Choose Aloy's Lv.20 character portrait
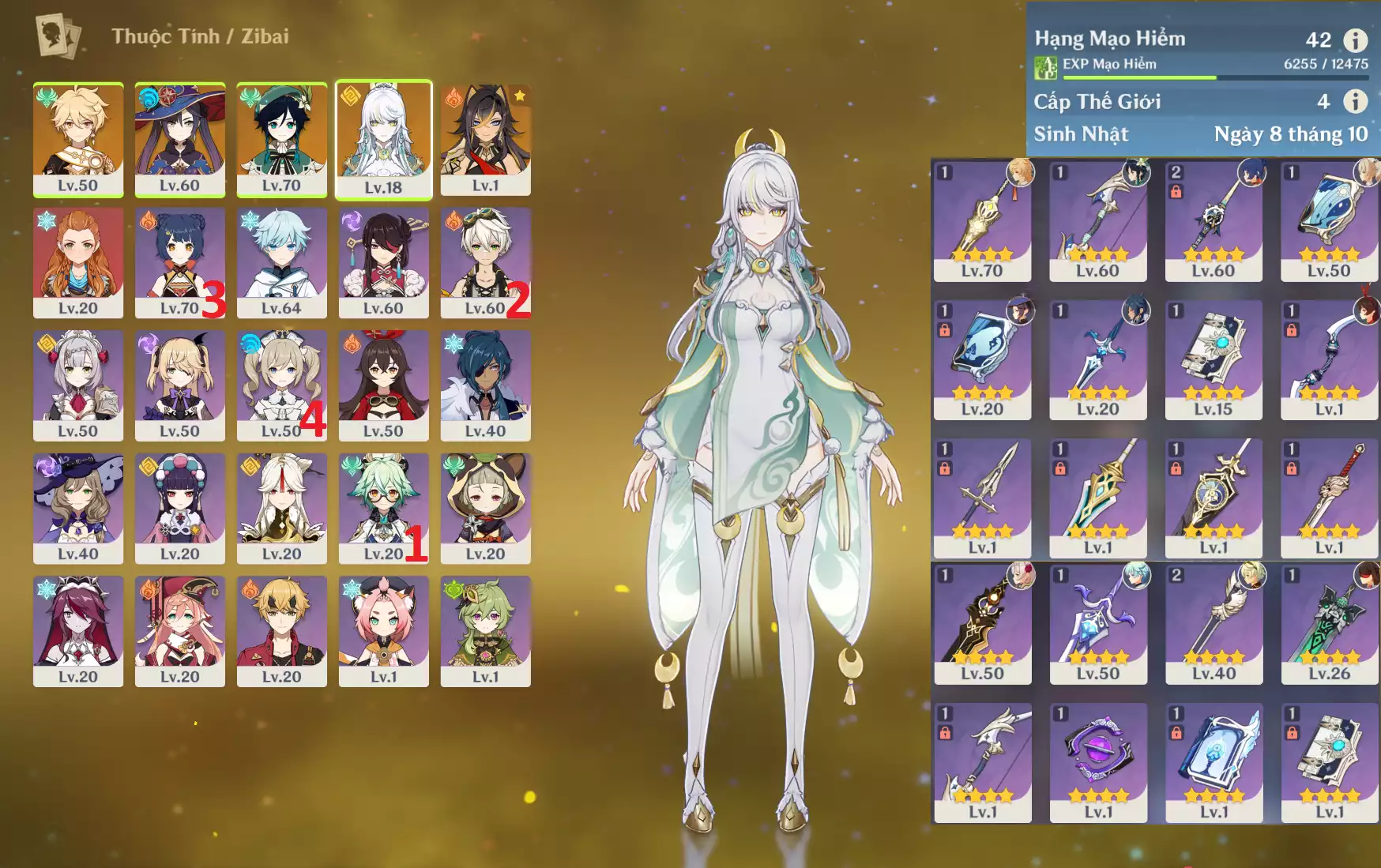This screenshot has width=1381, height=868. pyautogui.click(x=78, y=262)
